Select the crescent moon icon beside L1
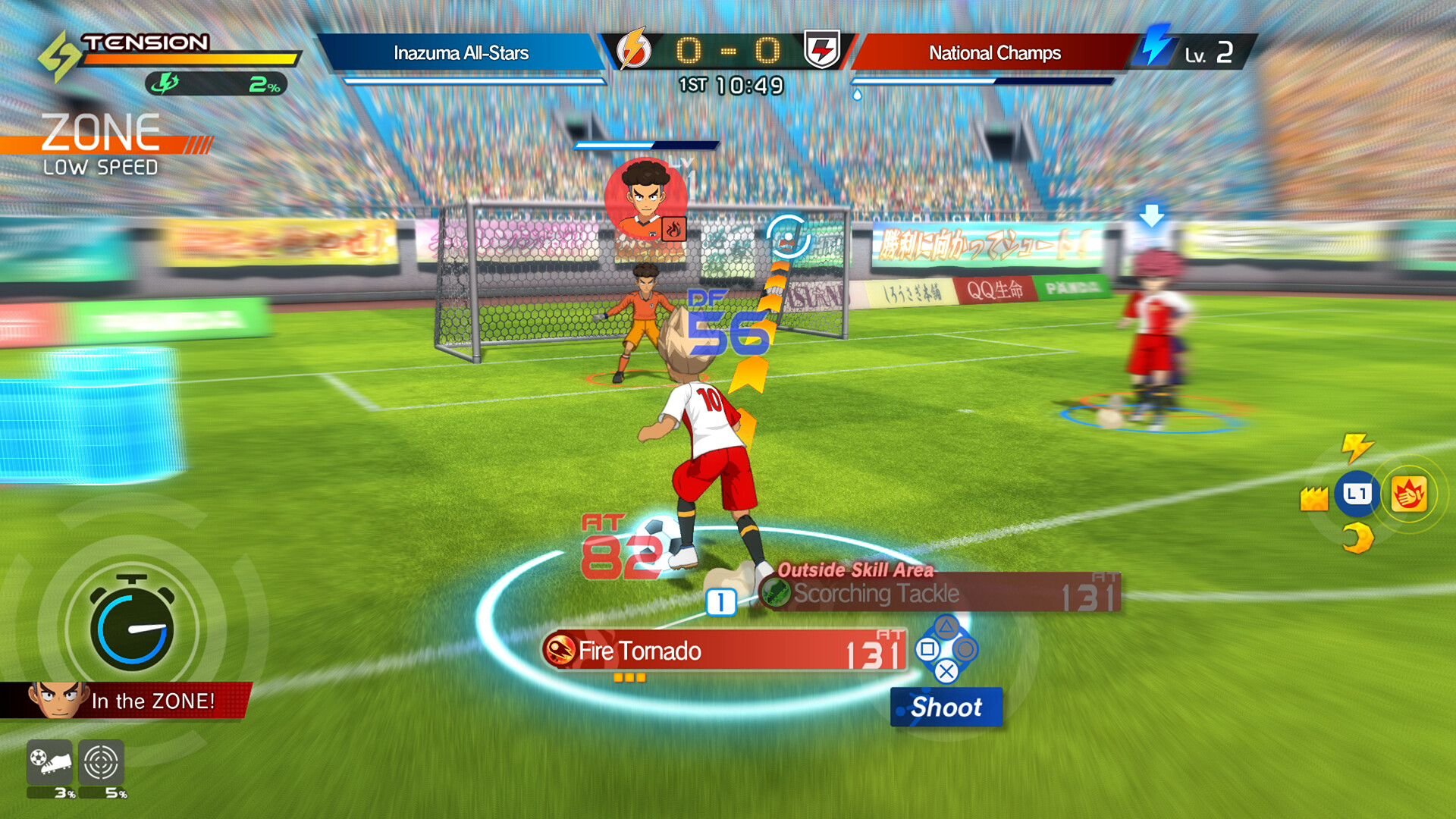The width and height of the screenshot is (1456, 819). click(1357, 538)
